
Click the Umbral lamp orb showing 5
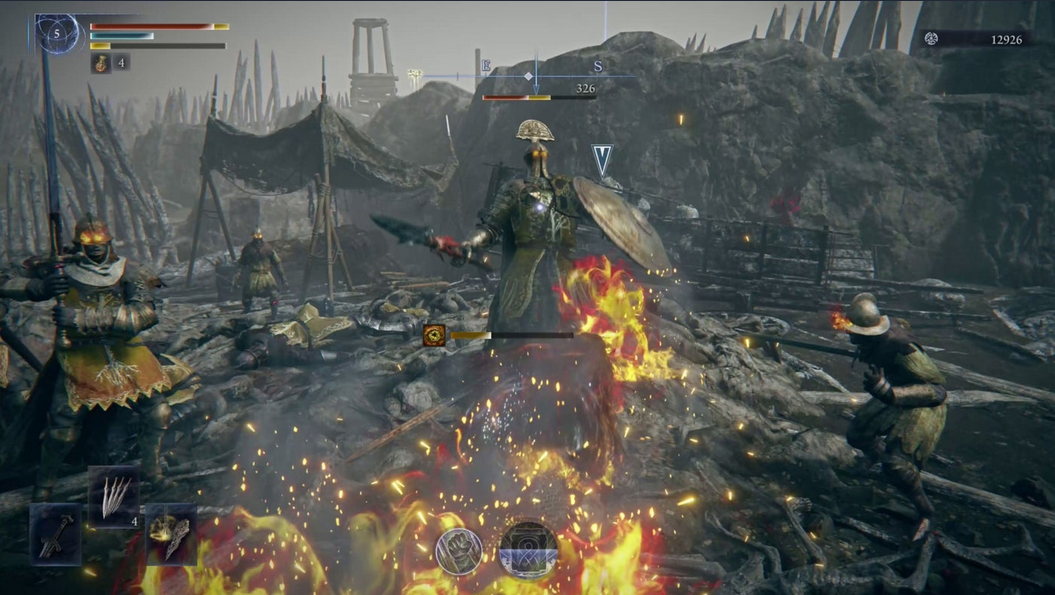57,34
